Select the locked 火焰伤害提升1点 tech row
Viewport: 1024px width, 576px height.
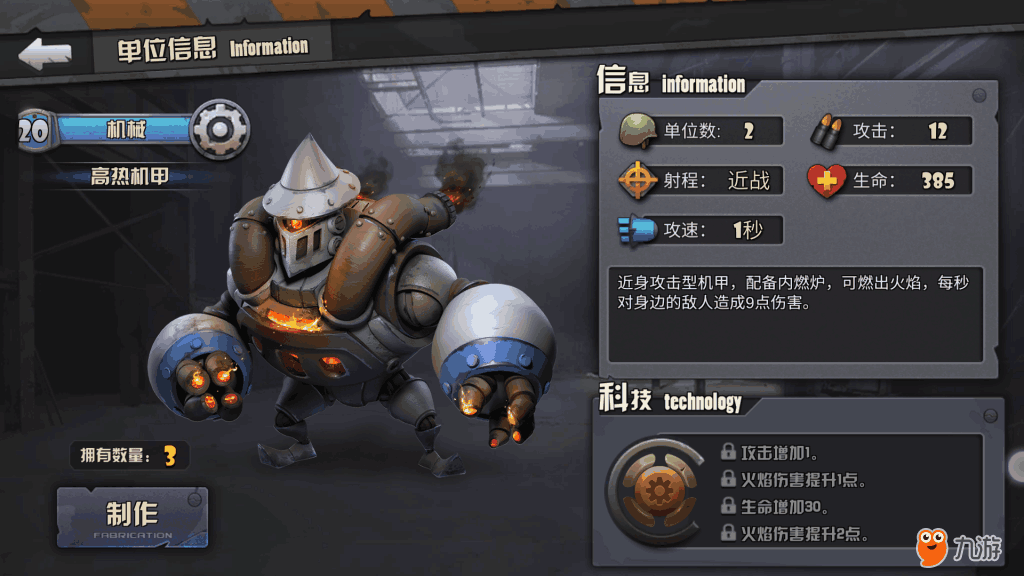click(x=794, y=480)
